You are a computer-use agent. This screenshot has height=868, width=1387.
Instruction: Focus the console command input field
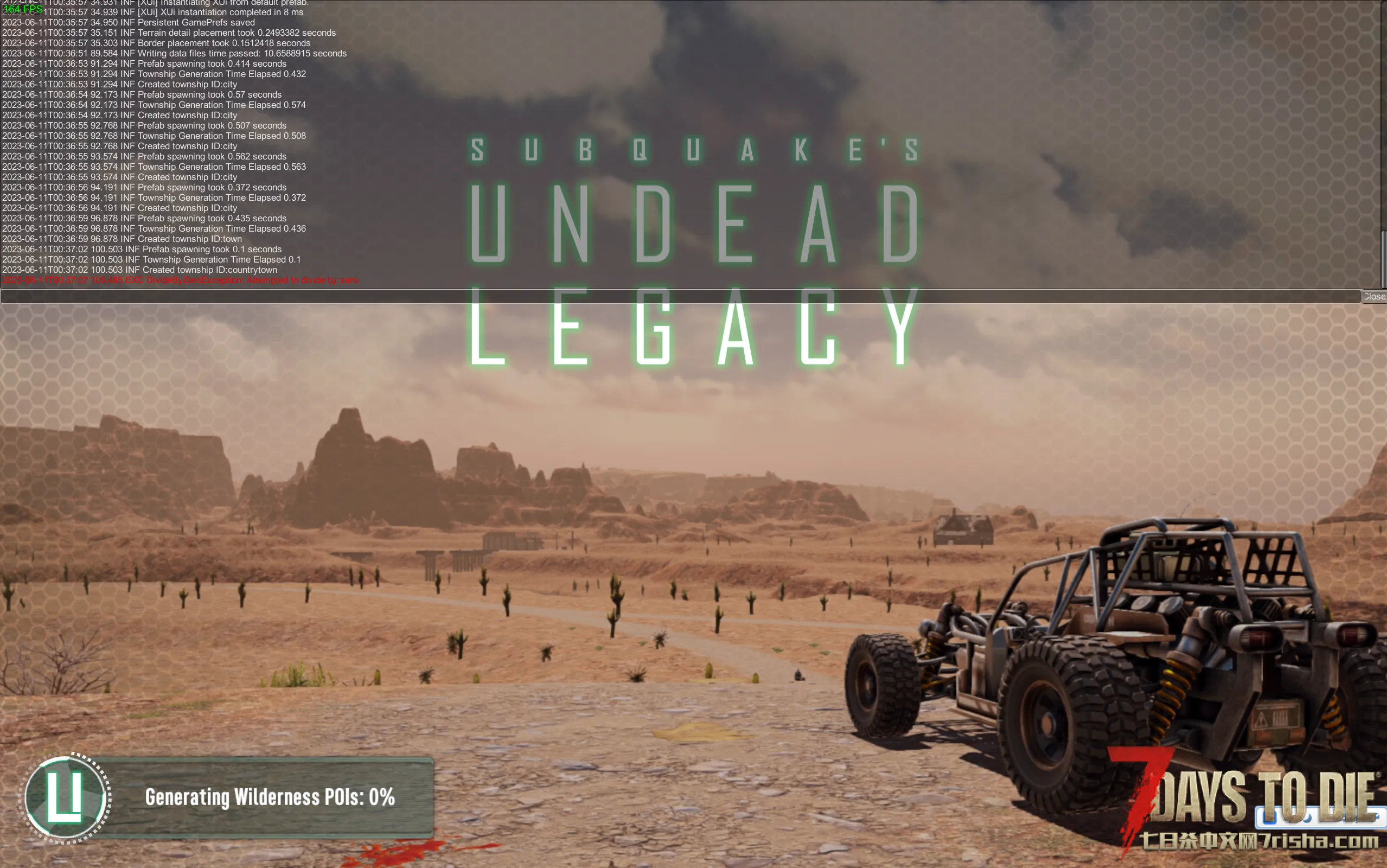tap(680, 296)
